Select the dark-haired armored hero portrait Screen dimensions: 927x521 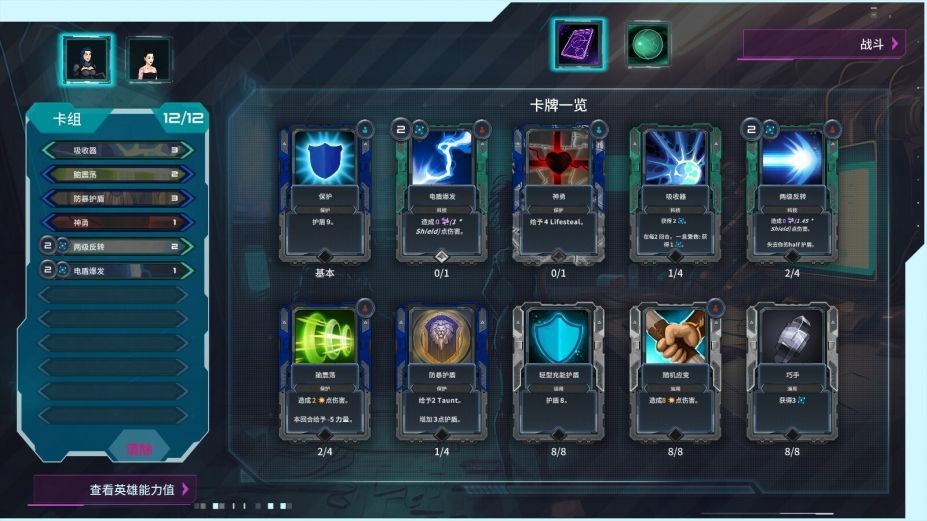pyautogui.click(x=85, y=60)
